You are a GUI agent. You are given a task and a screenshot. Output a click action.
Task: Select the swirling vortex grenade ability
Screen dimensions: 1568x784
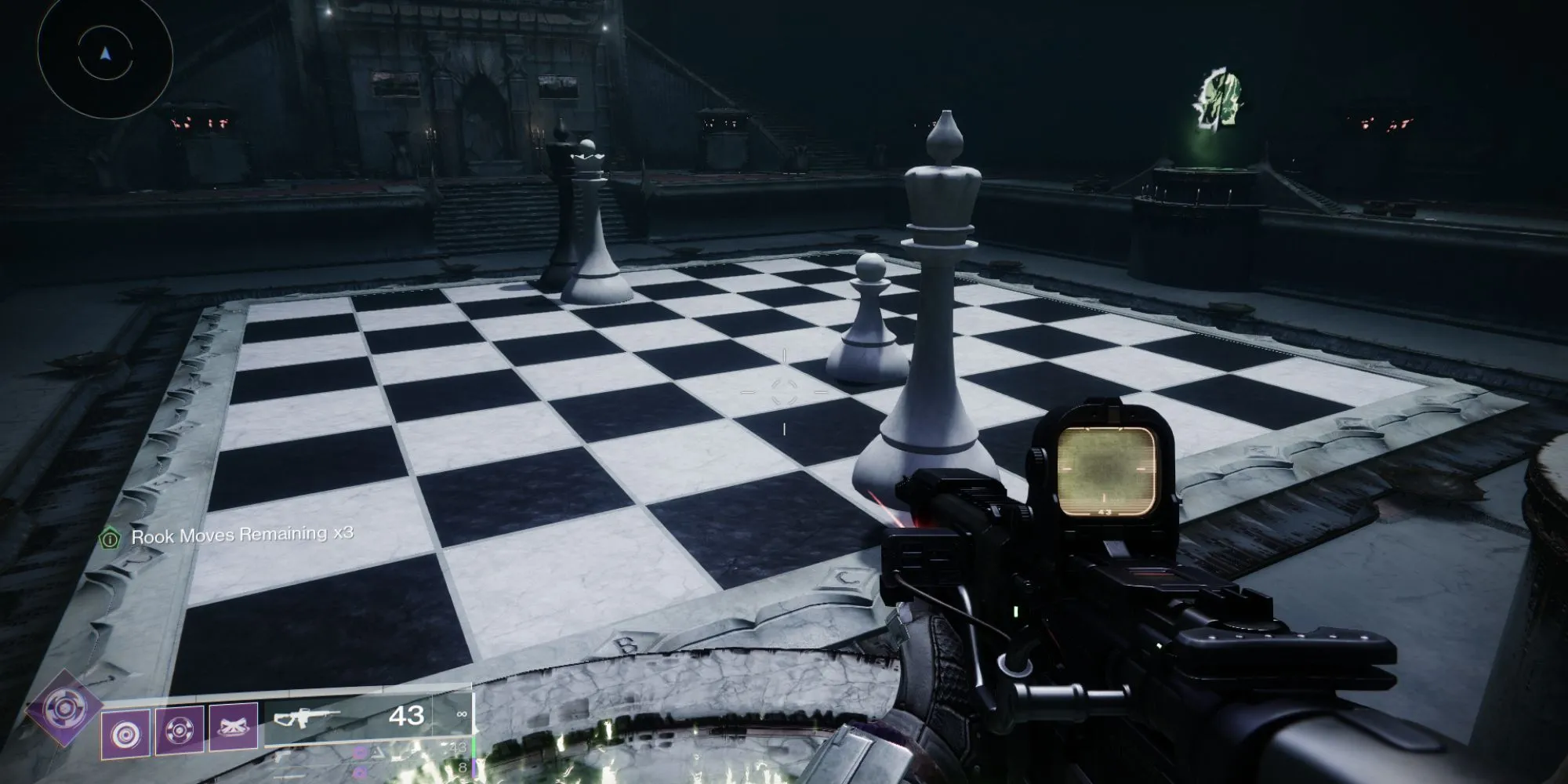click(x=125, y=733)
